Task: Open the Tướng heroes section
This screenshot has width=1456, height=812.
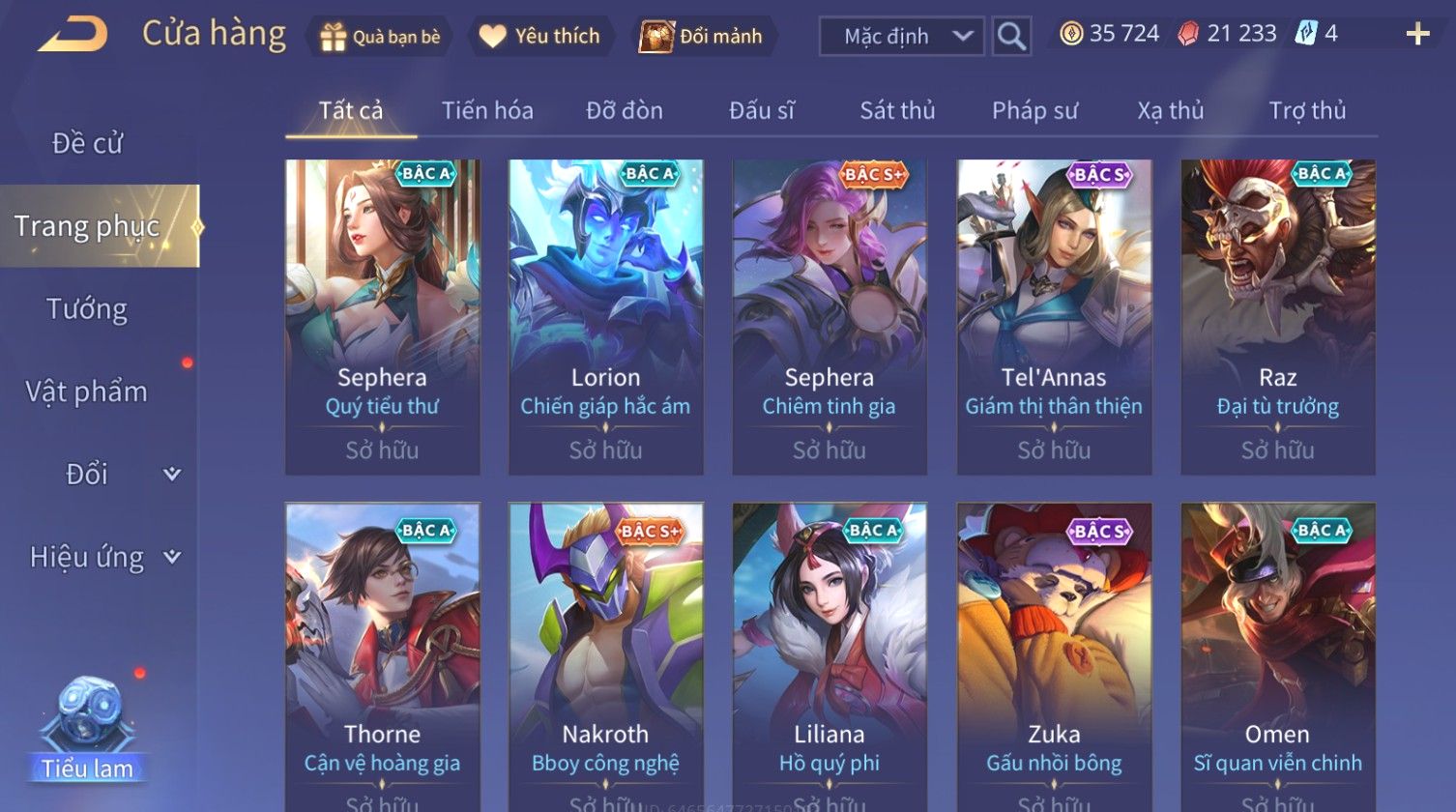Action: pyautogui.click(x=87, y=309)
